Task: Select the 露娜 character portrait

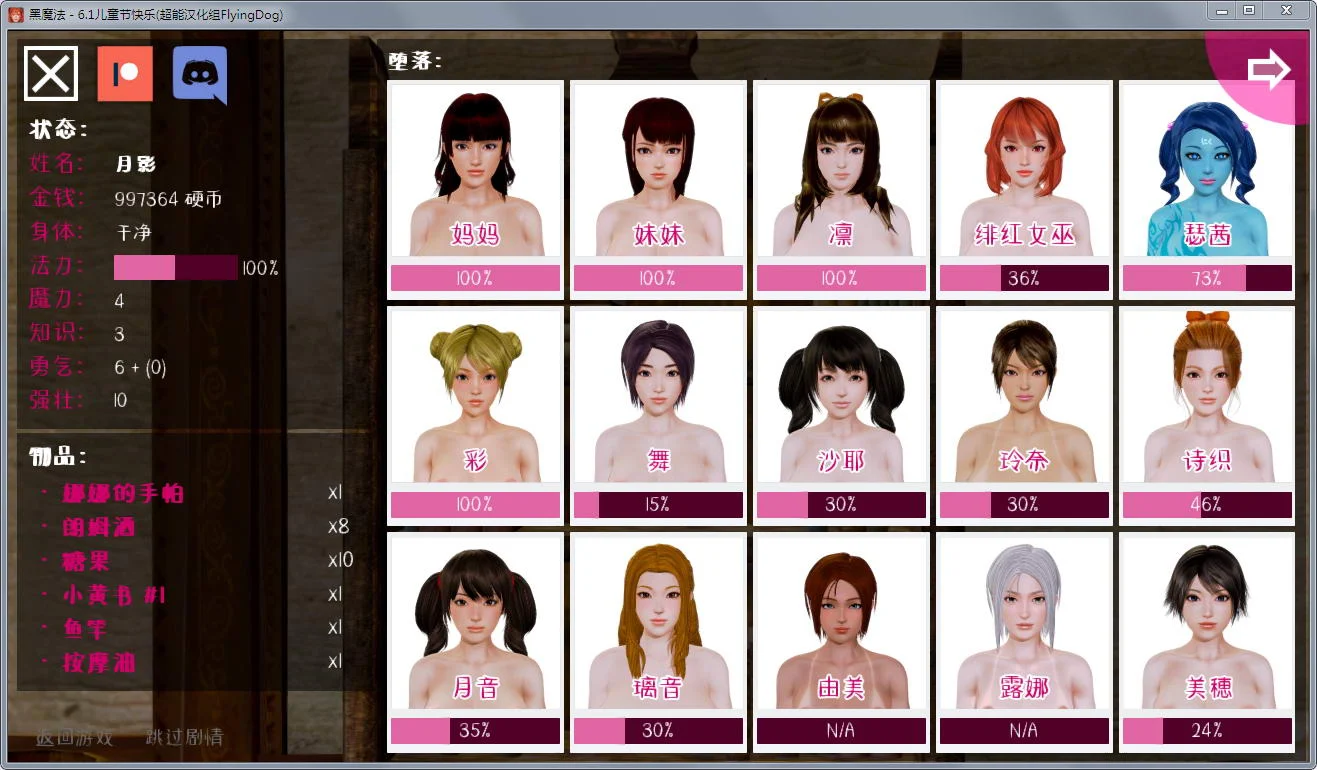Action: click(1023, 630)
